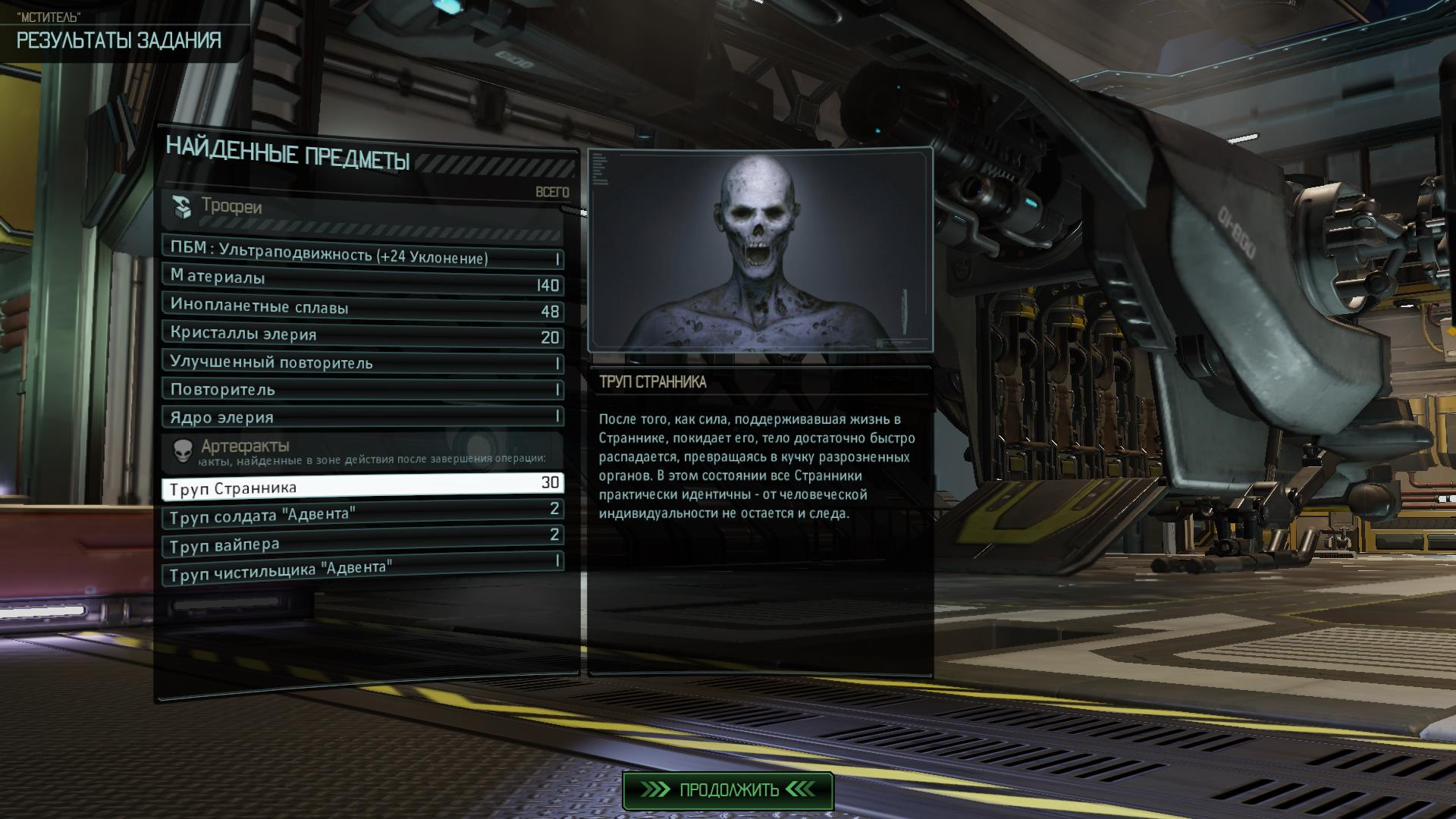1456x819 pixels.
Task: Select the Труп Странника row
Action: [x=362, y=486]
